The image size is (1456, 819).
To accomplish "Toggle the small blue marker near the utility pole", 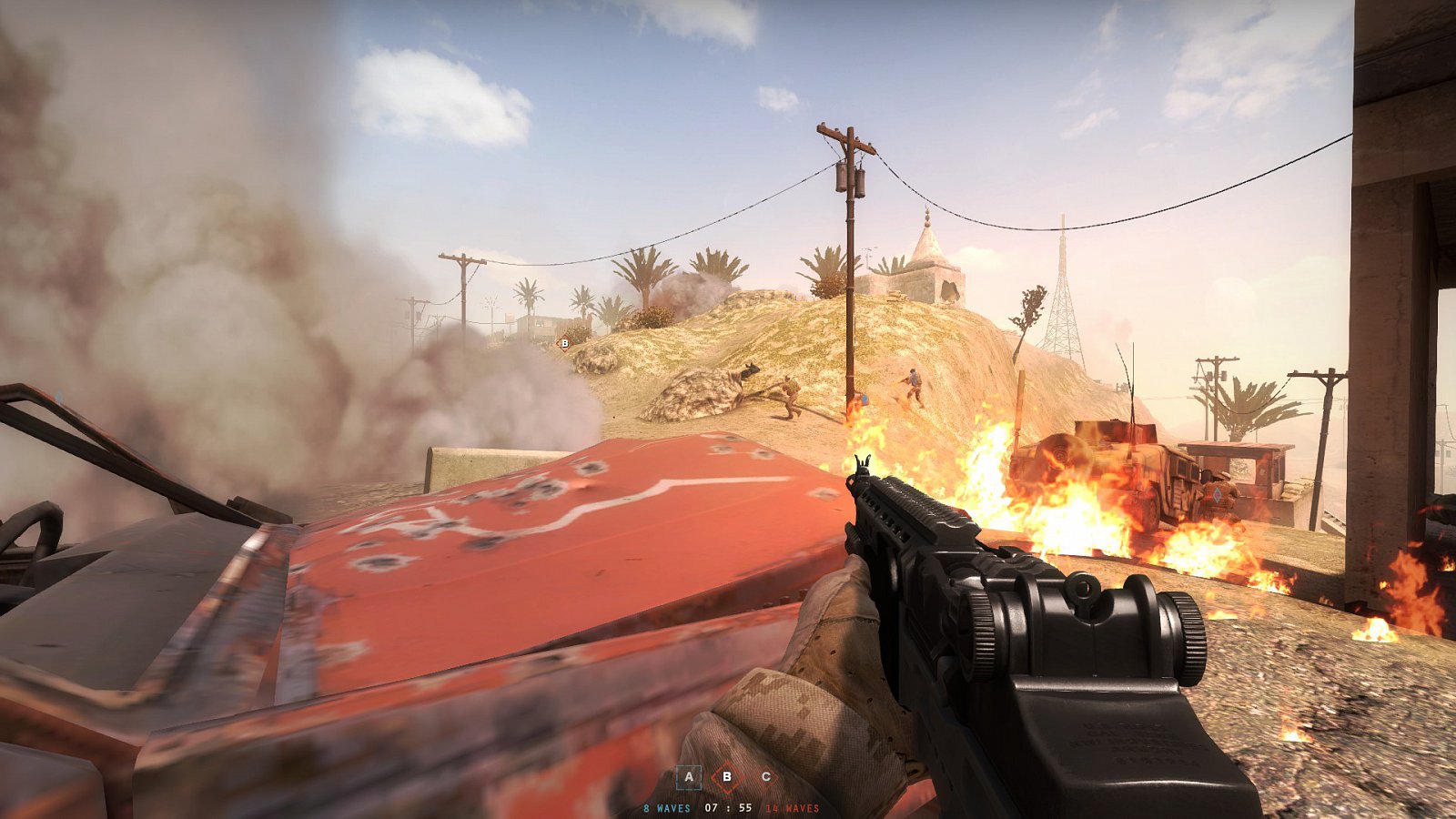I will [x=865, y=399].
